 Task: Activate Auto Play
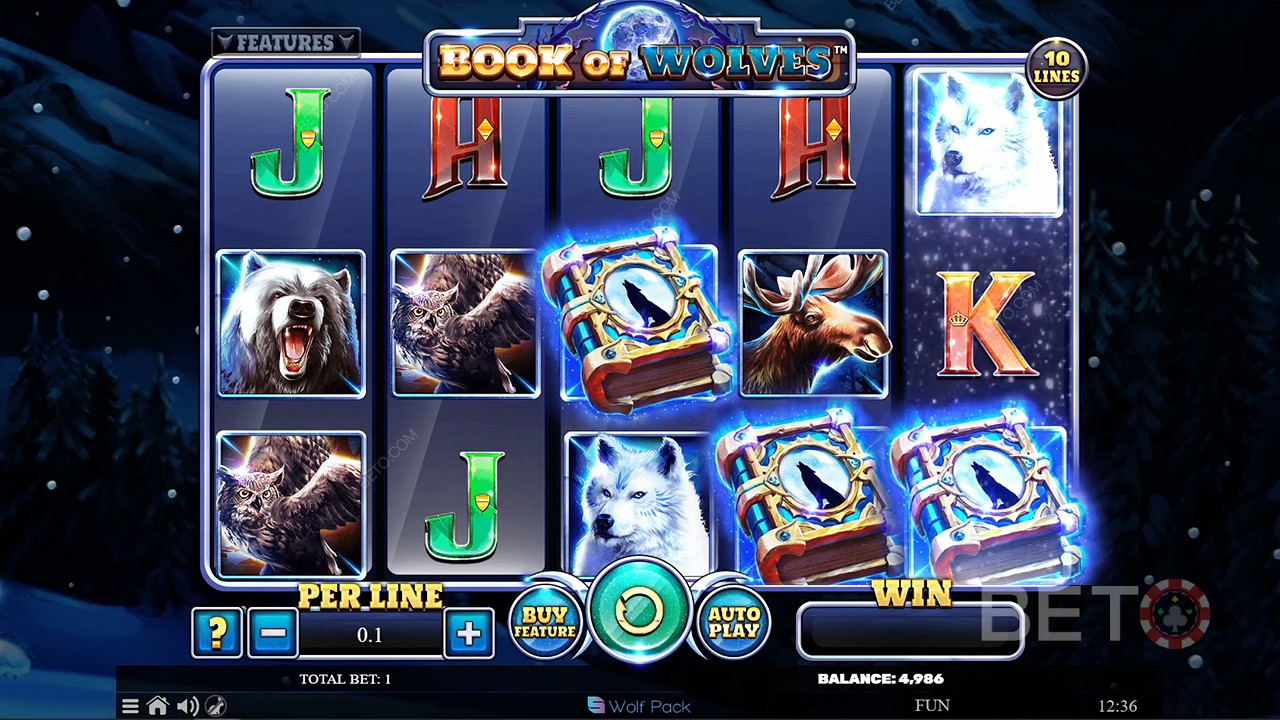tap(733, 623)
